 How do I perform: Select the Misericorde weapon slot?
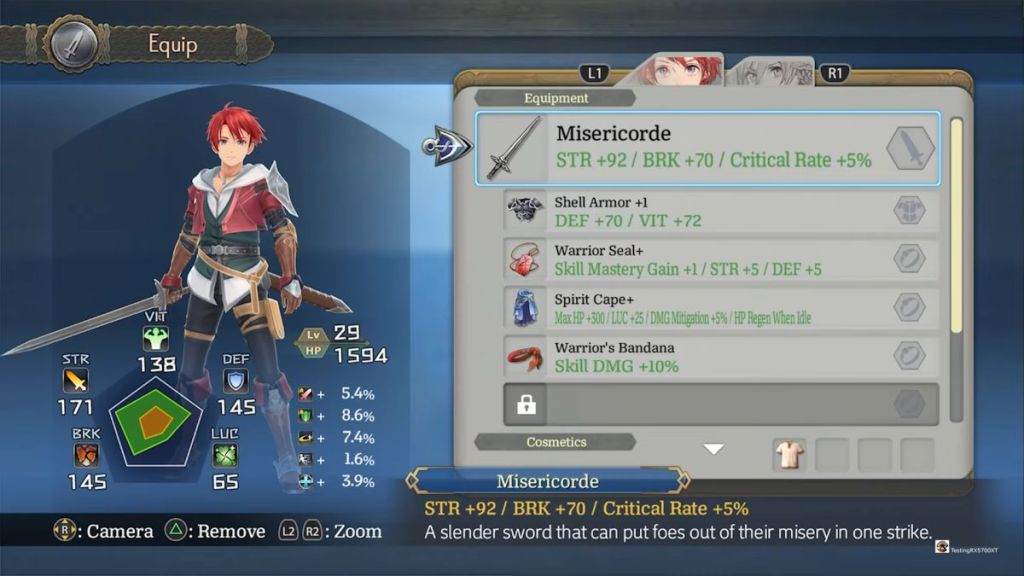click(707, 148)
